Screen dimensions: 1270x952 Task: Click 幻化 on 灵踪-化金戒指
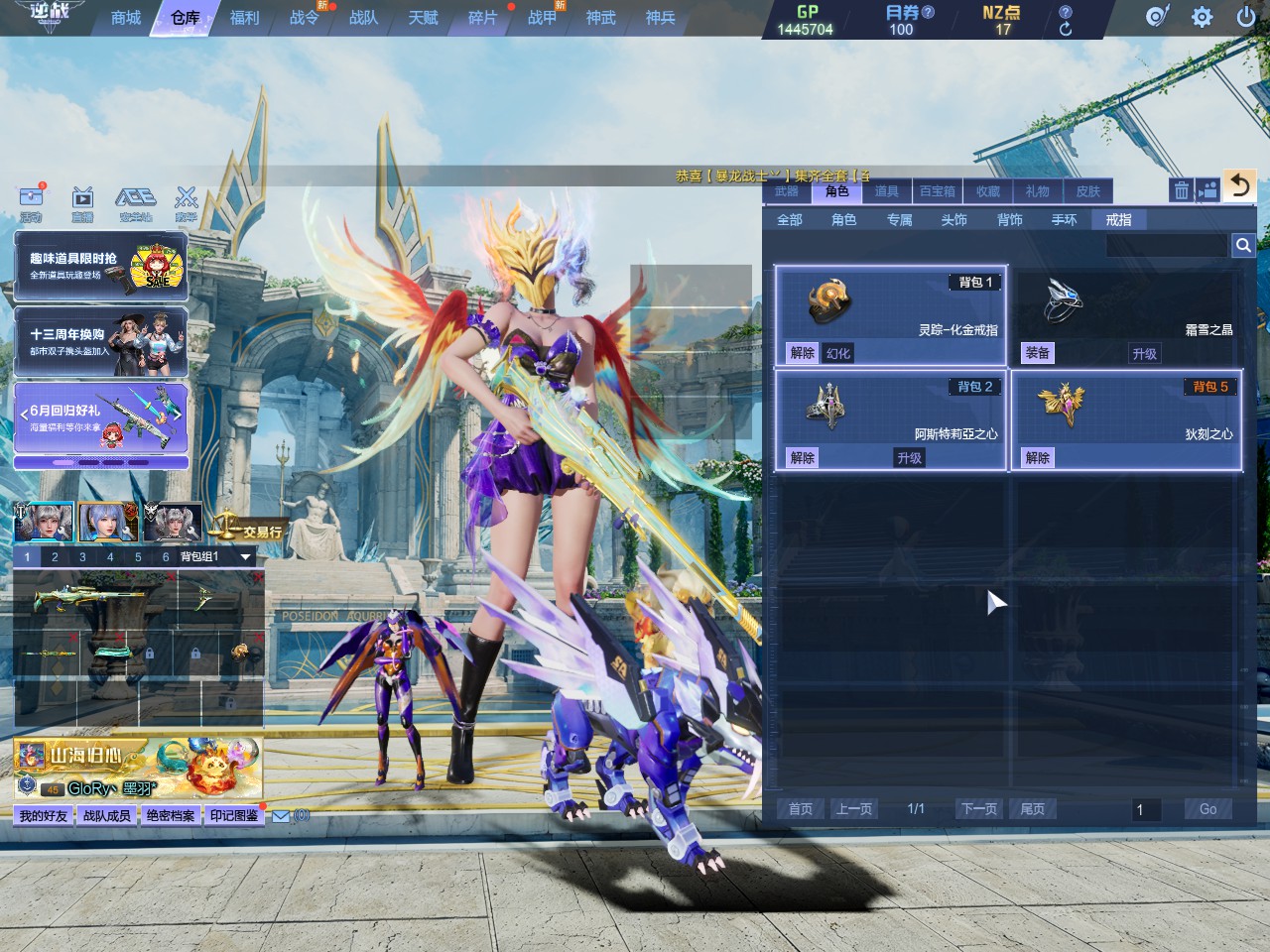click(838, 353)
